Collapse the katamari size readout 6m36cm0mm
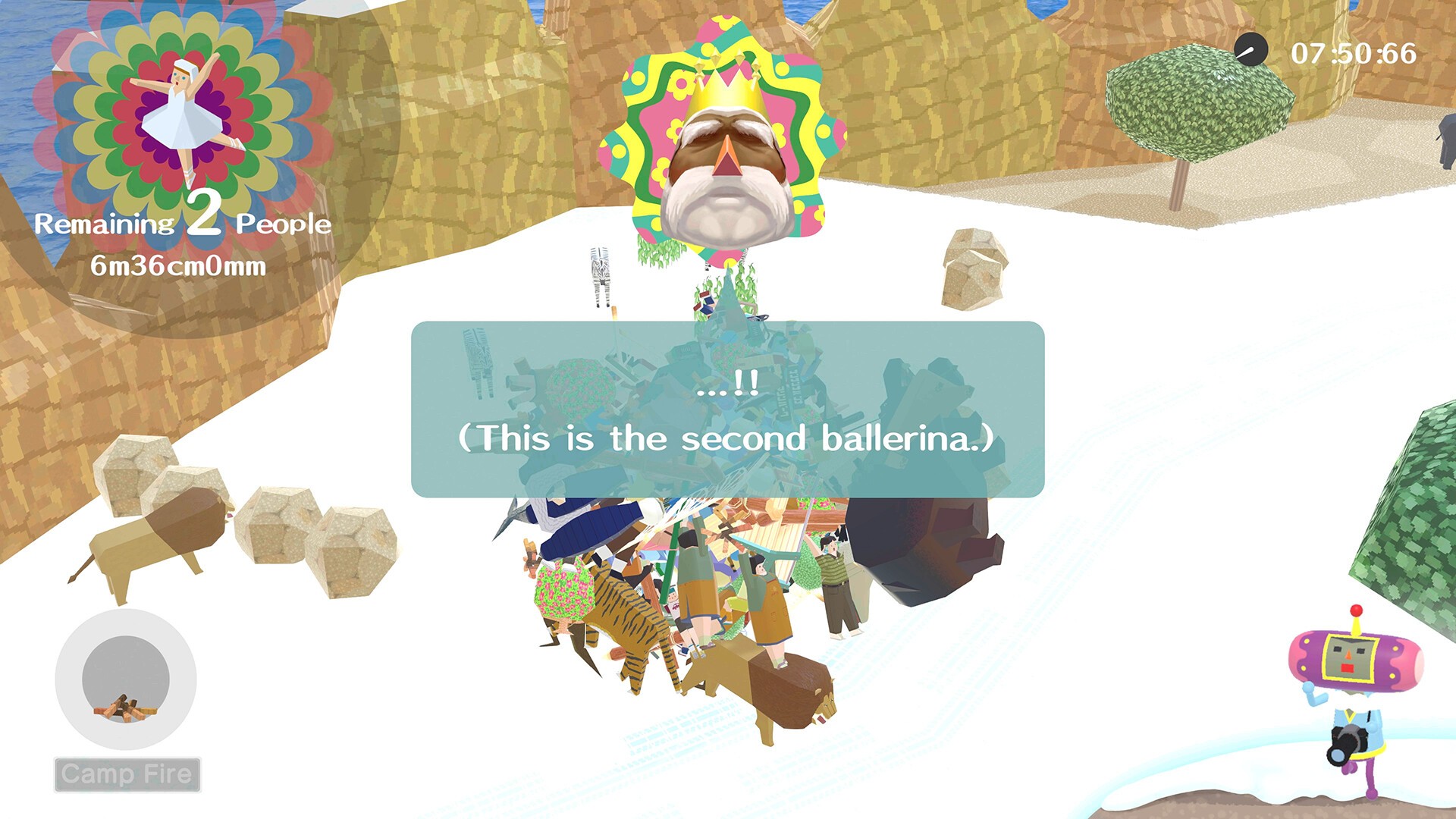 point(177,265)
